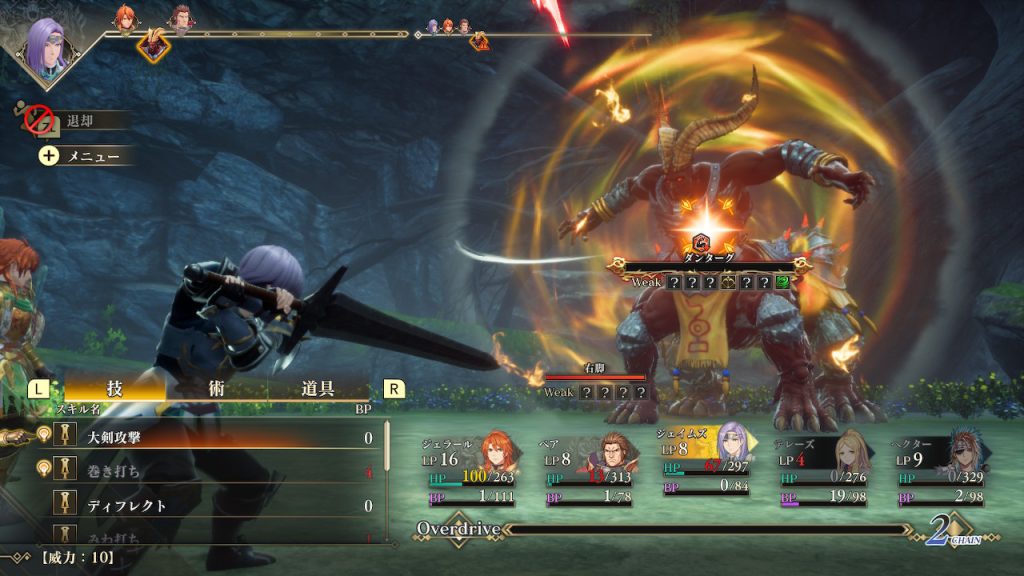Select ベア's party status panel
Viewport: 1024px width, 576px height.
coord(590,468)
